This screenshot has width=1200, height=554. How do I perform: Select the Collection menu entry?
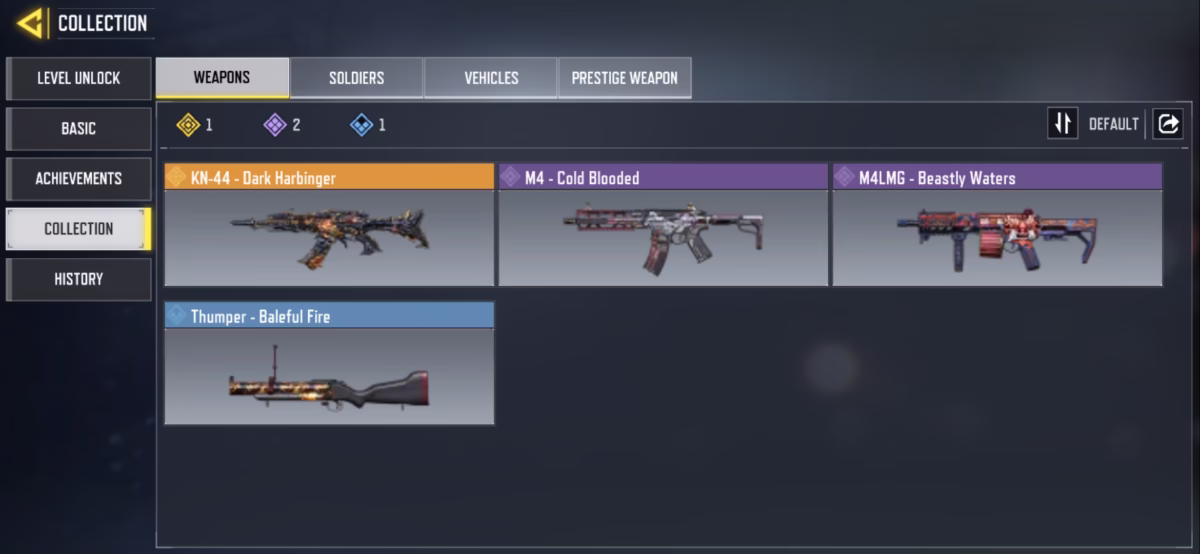[x=79, y=228]
